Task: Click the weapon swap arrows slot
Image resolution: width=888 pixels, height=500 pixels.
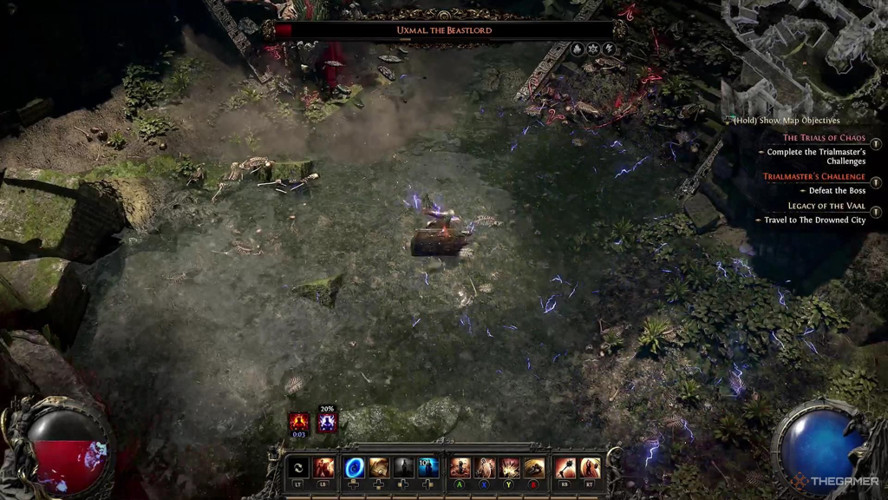Action: click(x=297, y=467)
